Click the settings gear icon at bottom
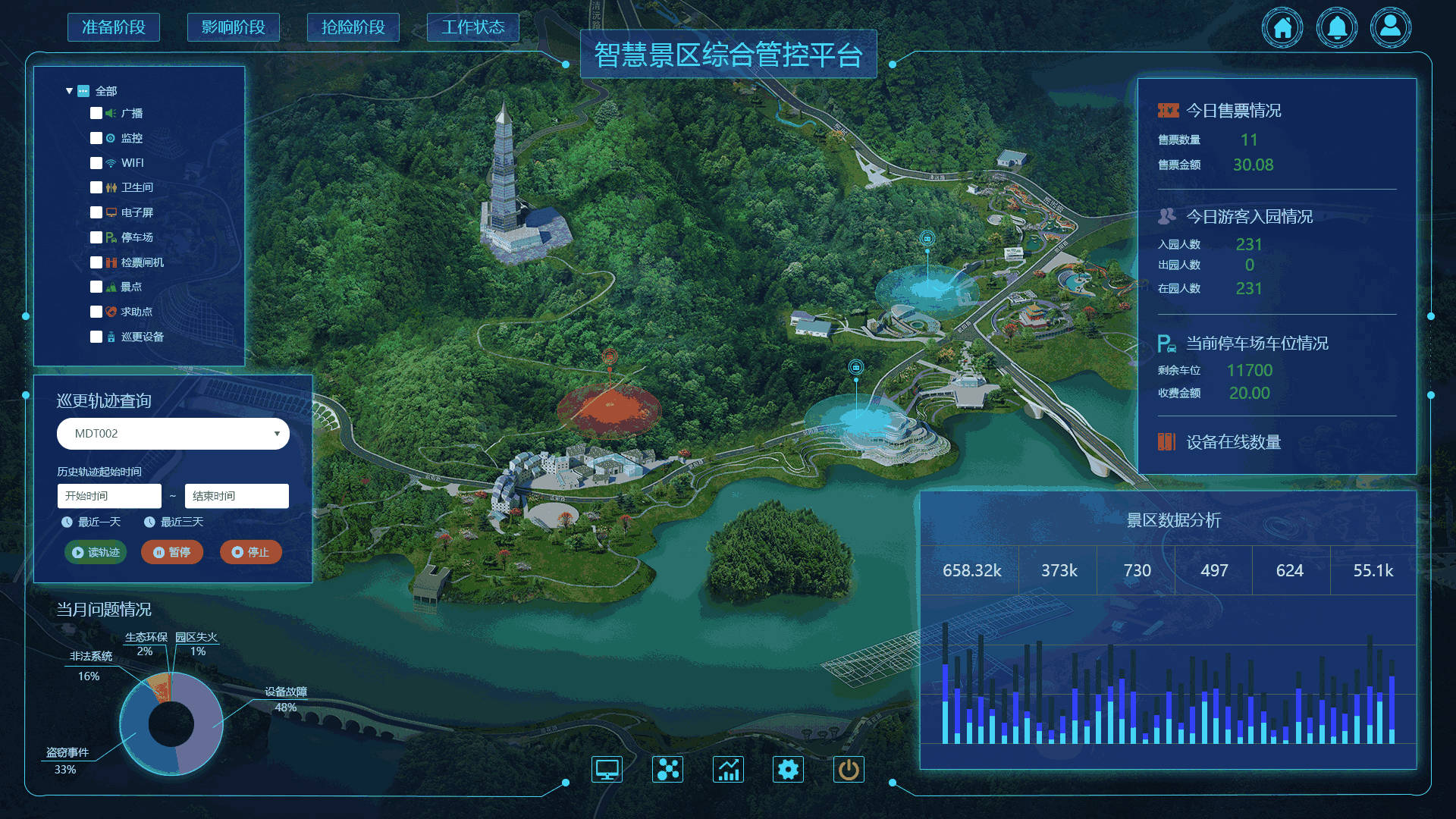The width and height of the screenshot is (1456, 819). [788, 768]
